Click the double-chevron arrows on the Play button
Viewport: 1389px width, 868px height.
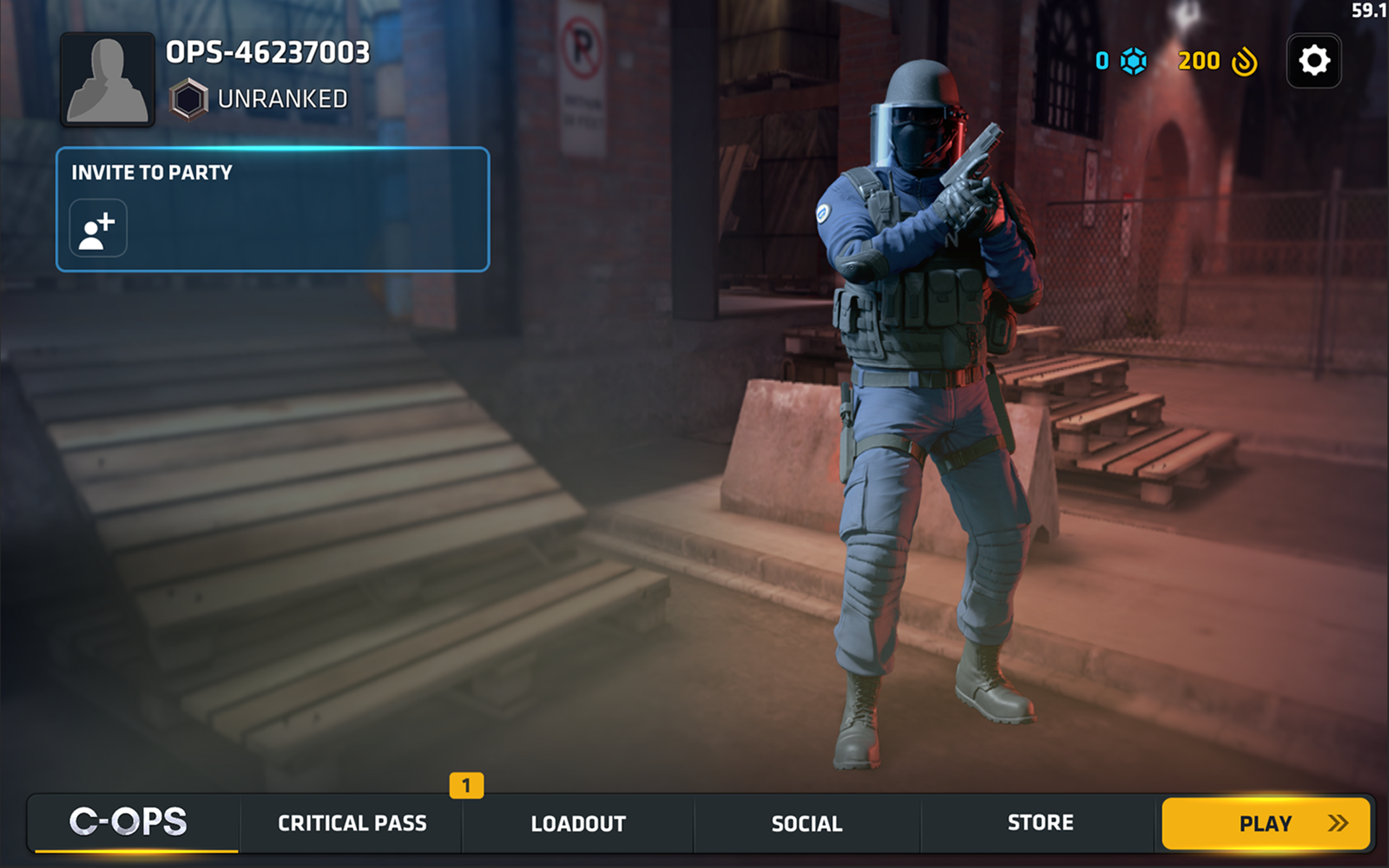tap(1337, 823)
